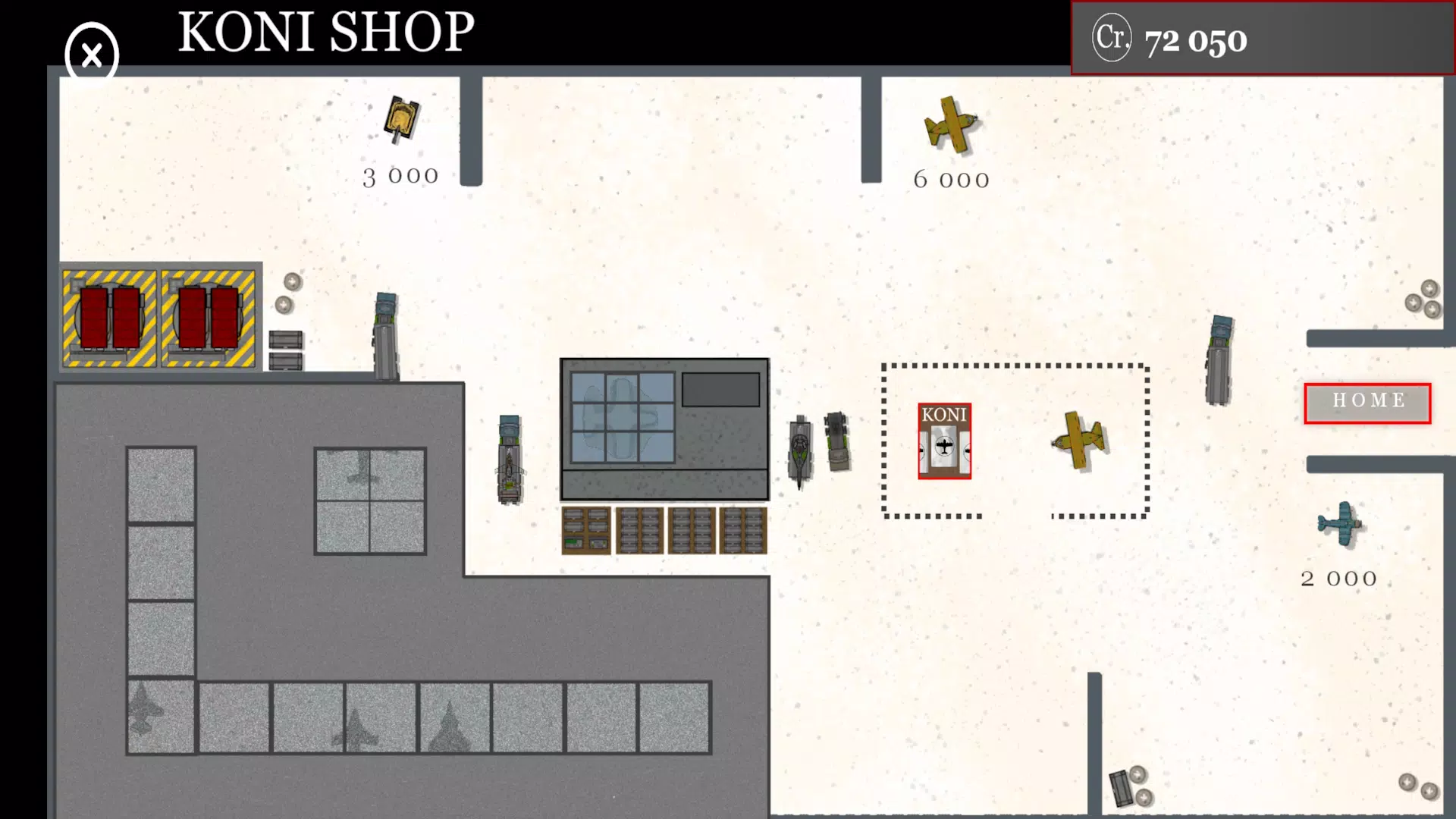Click the dotted selection area around the KONI plane
Screen dimensions: 1456x819
(1015, 440)
